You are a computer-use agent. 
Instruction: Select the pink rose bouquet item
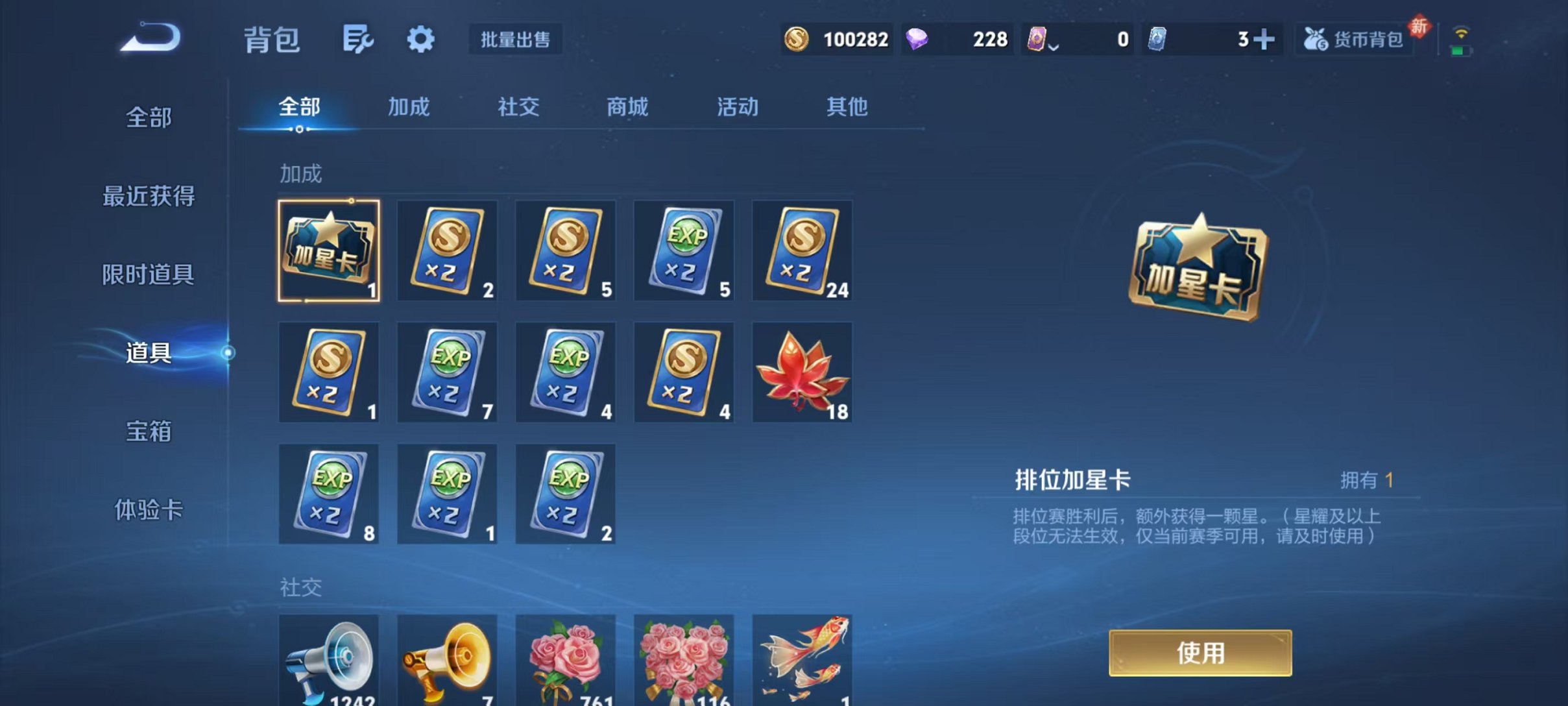tap(565, 657)
